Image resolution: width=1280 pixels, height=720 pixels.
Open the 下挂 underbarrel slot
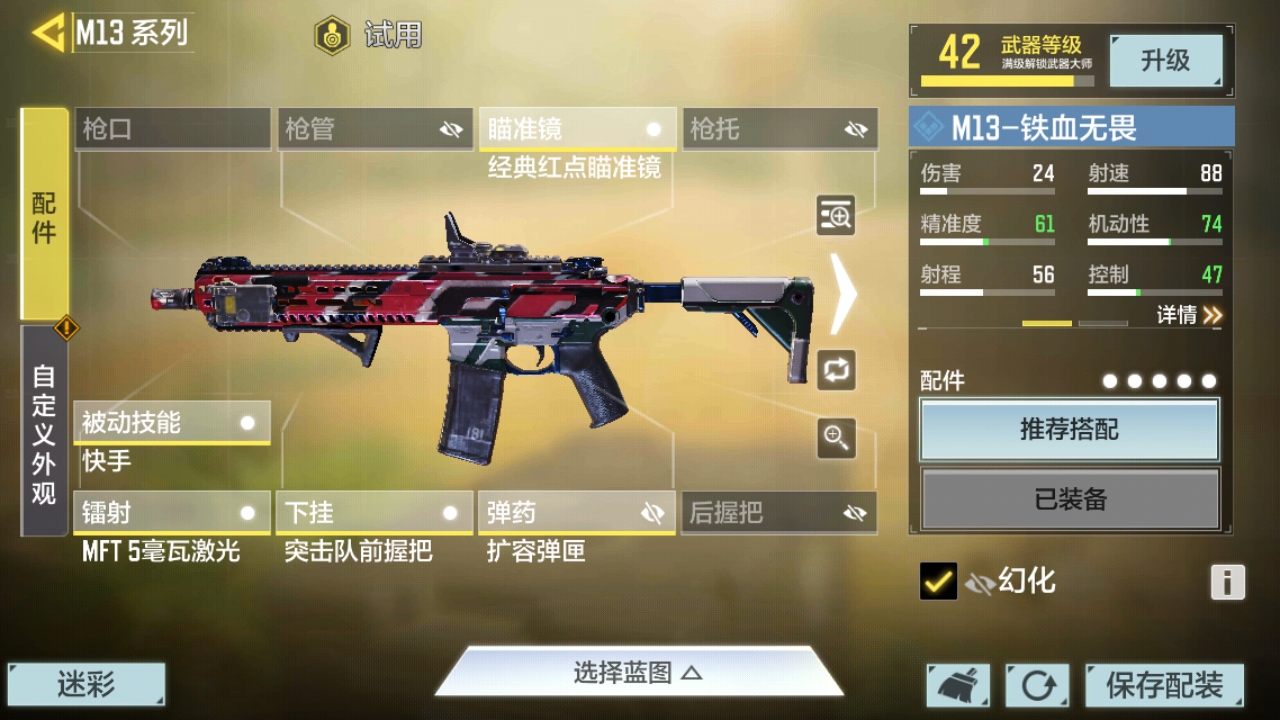pyautogui.click(x=374, y=513)
